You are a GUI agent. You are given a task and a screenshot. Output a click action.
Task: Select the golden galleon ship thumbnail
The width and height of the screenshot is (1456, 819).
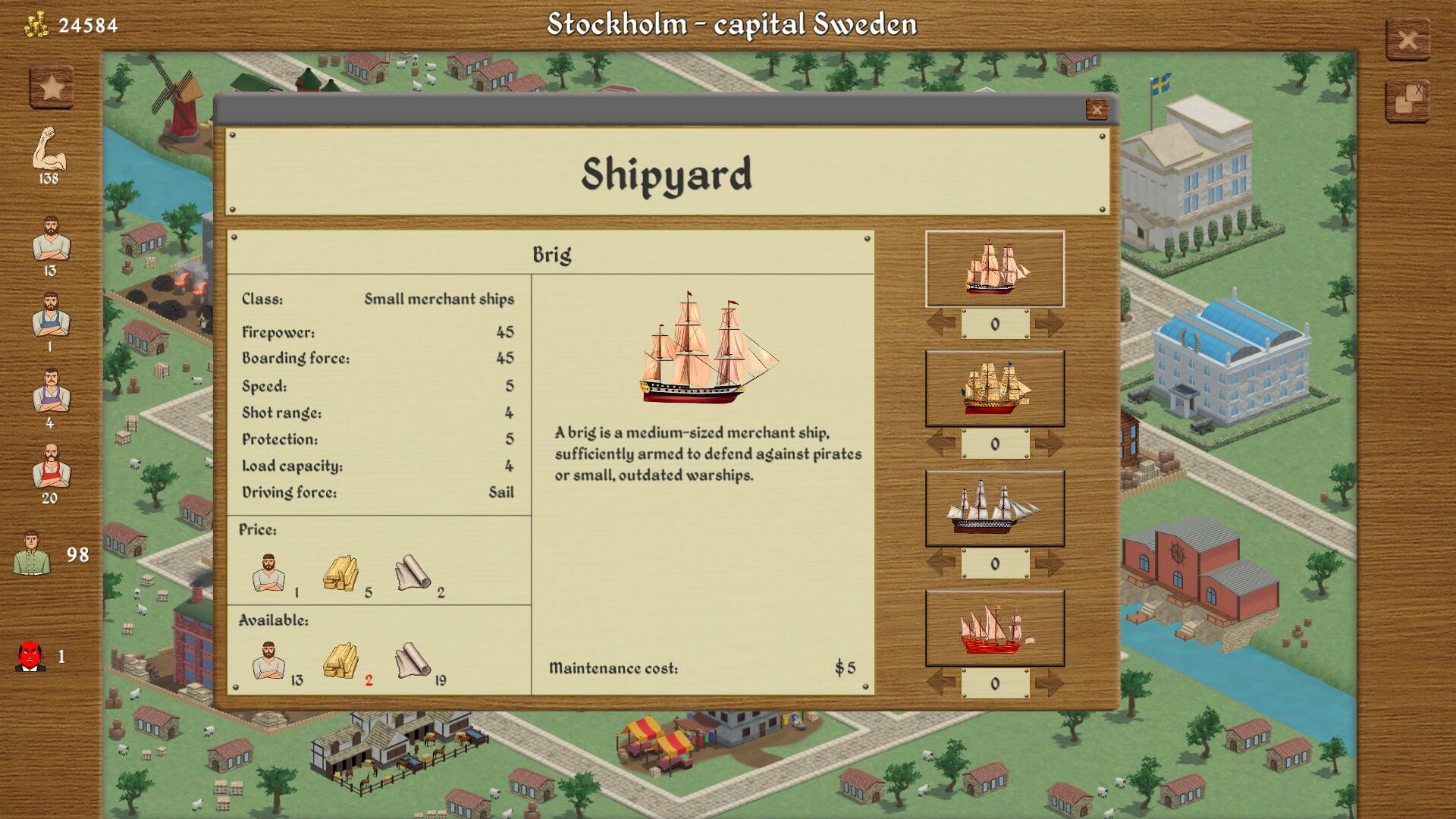coord(994,388)
